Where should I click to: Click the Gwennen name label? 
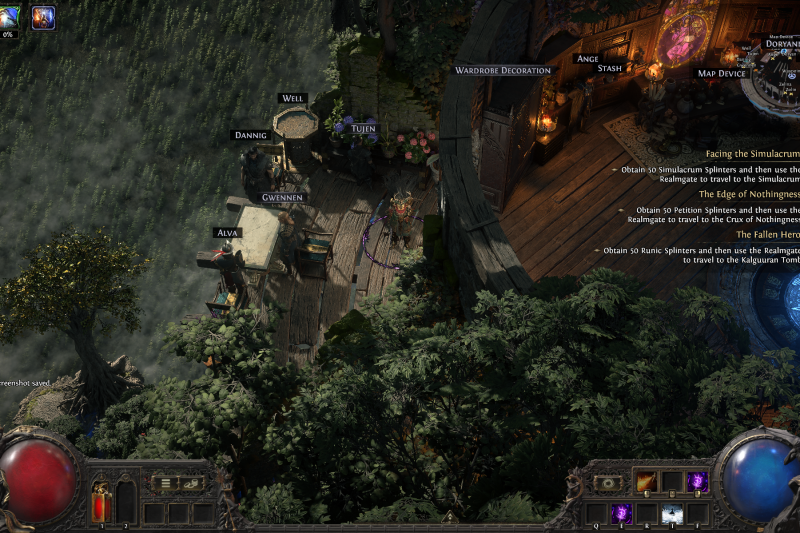(x=283, y=198)
